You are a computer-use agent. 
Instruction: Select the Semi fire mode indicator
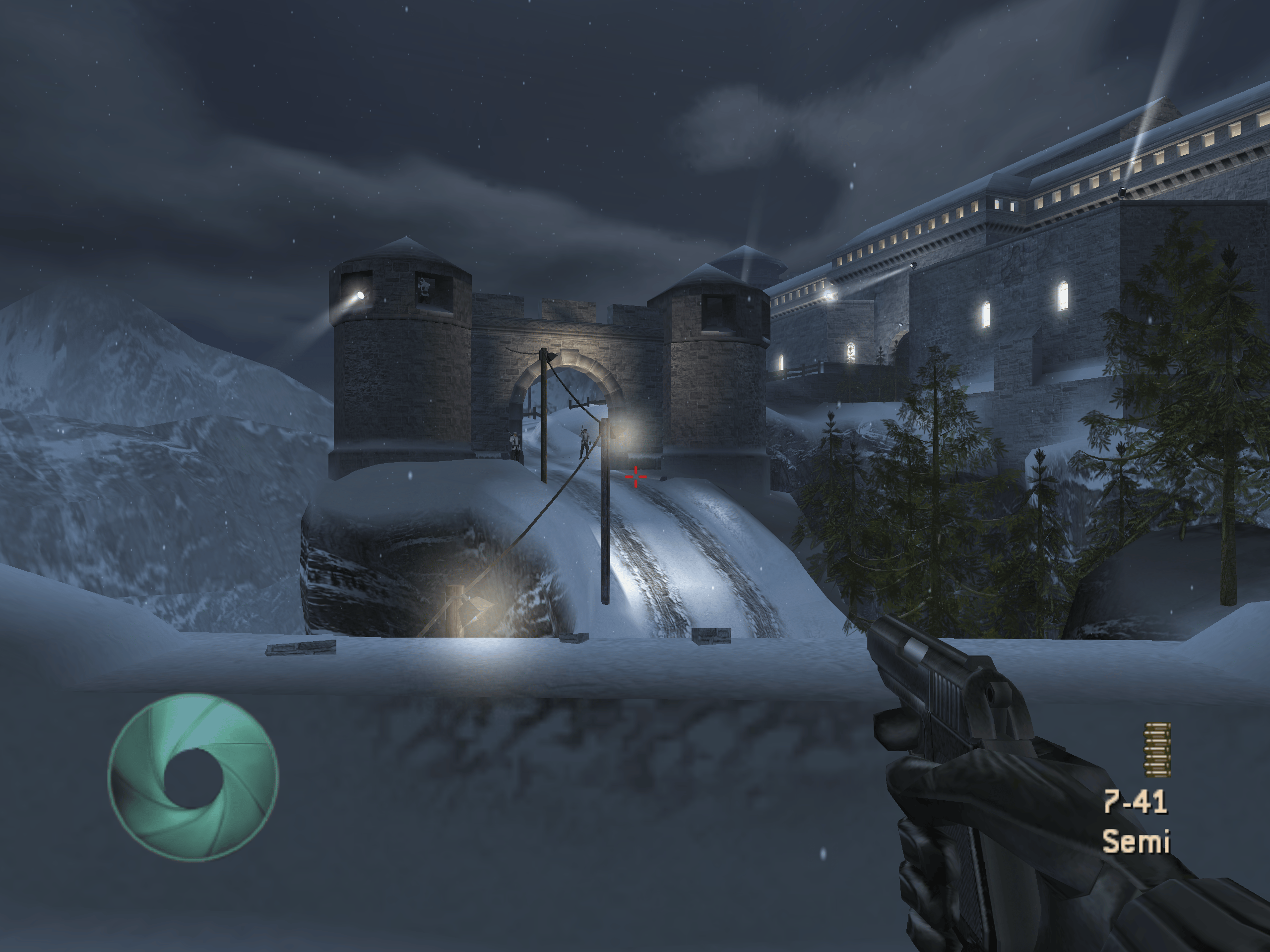point(1136,841)
